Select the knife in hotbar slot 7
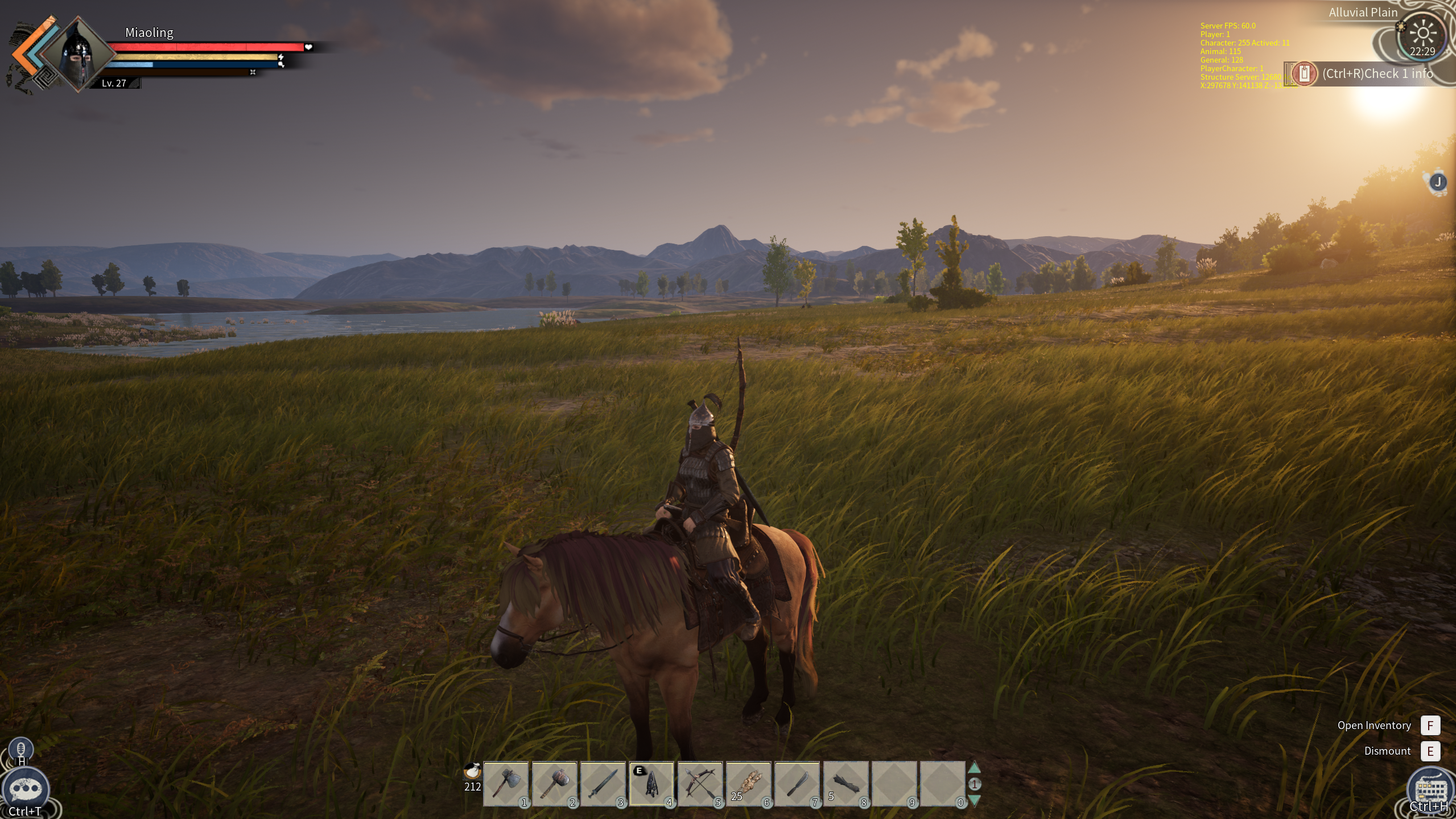 (797, 784)
